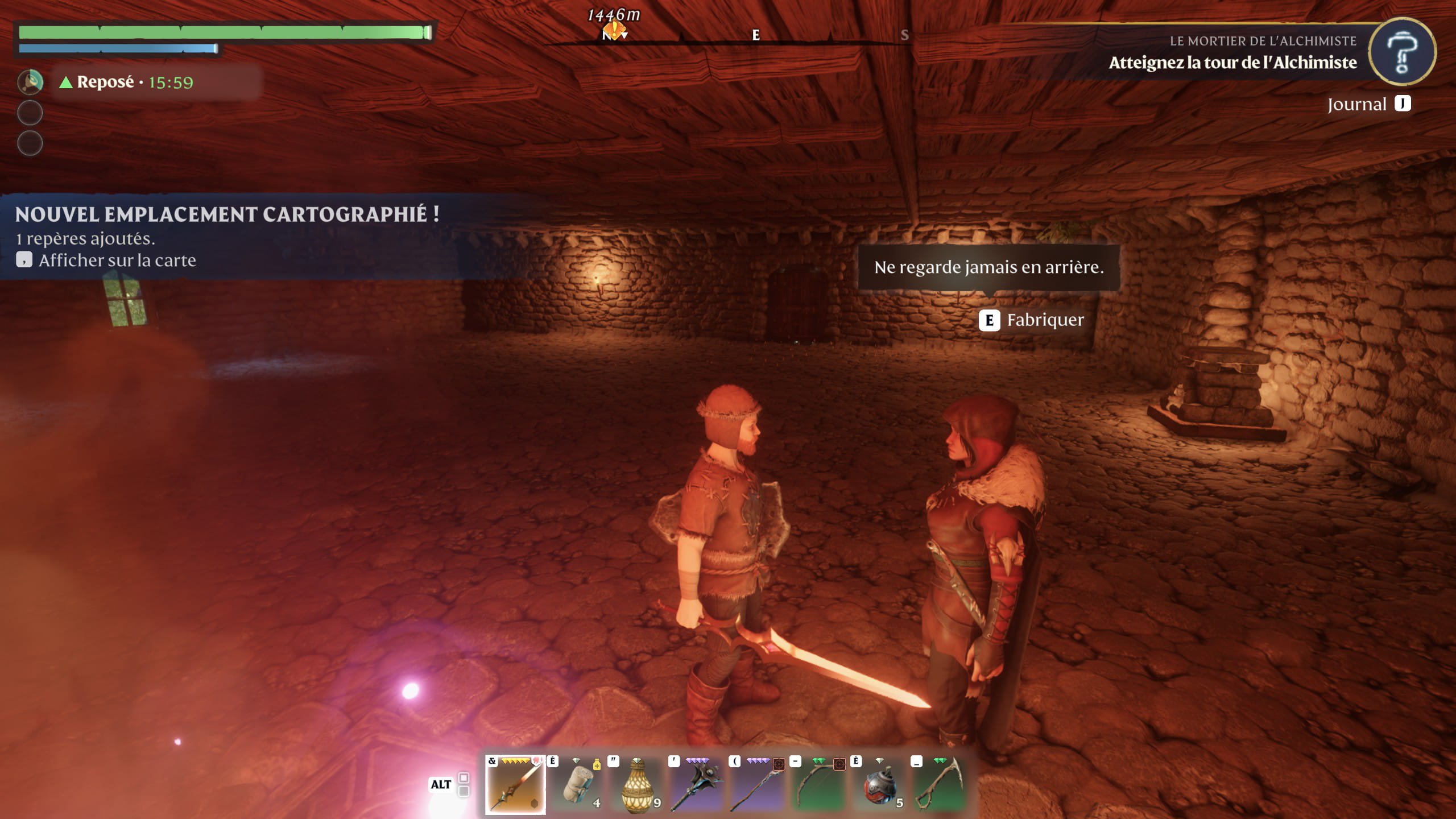The height and width of the screenshot is (819, 1456).
Task: Click the quest marker on the compass
Action: (614, 30)
